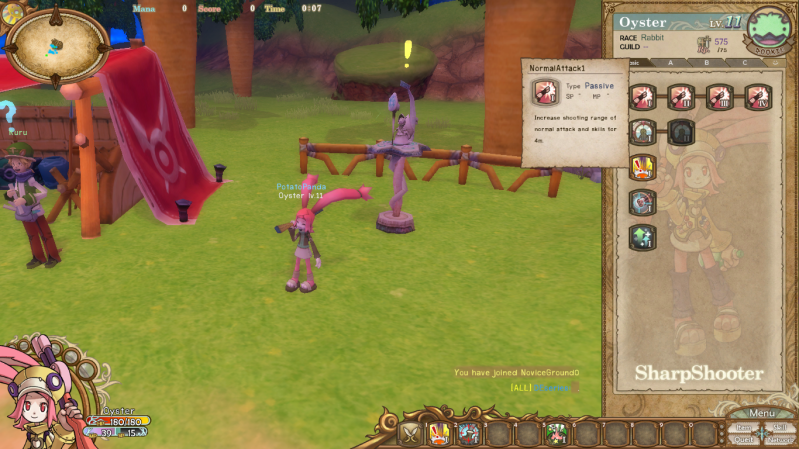Use the yellow burst skill in hotbar slot 1
This screenshot has height=449, width=799.
(x=440, y=433)
